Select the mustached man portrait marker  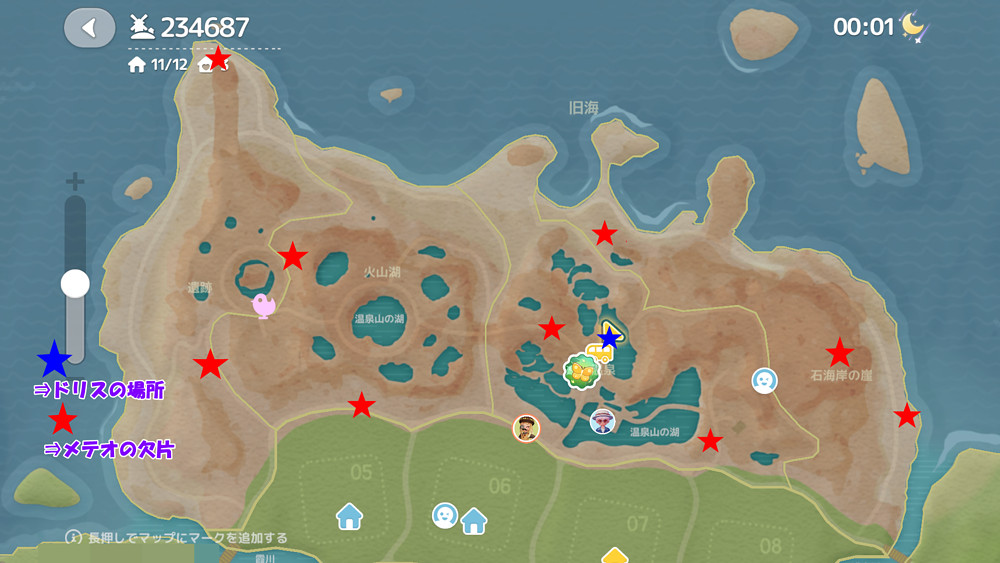pyautogui.click(x=526, y=428)
